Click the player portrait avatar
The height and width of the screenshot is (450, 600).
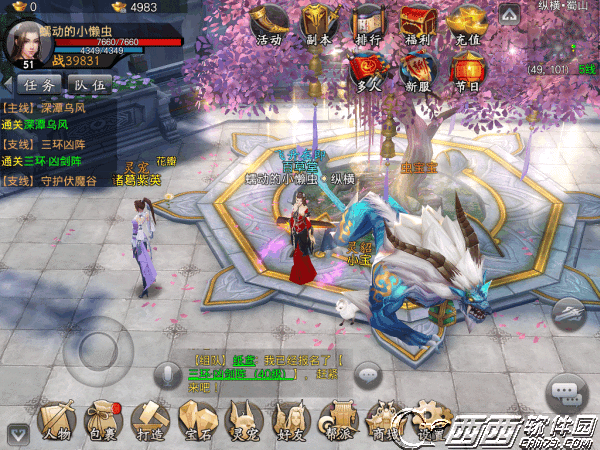[x=28, y=42]
